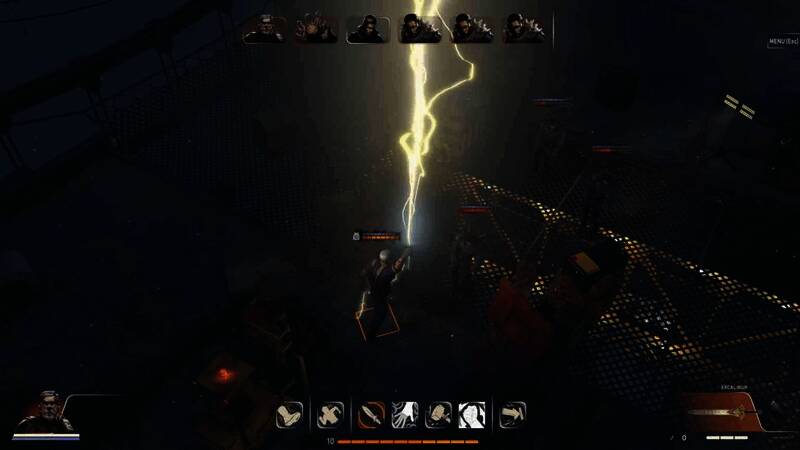800x450 pixels.
Task: Select the clawed creature turn-order portrait
Action: (315, 28)
